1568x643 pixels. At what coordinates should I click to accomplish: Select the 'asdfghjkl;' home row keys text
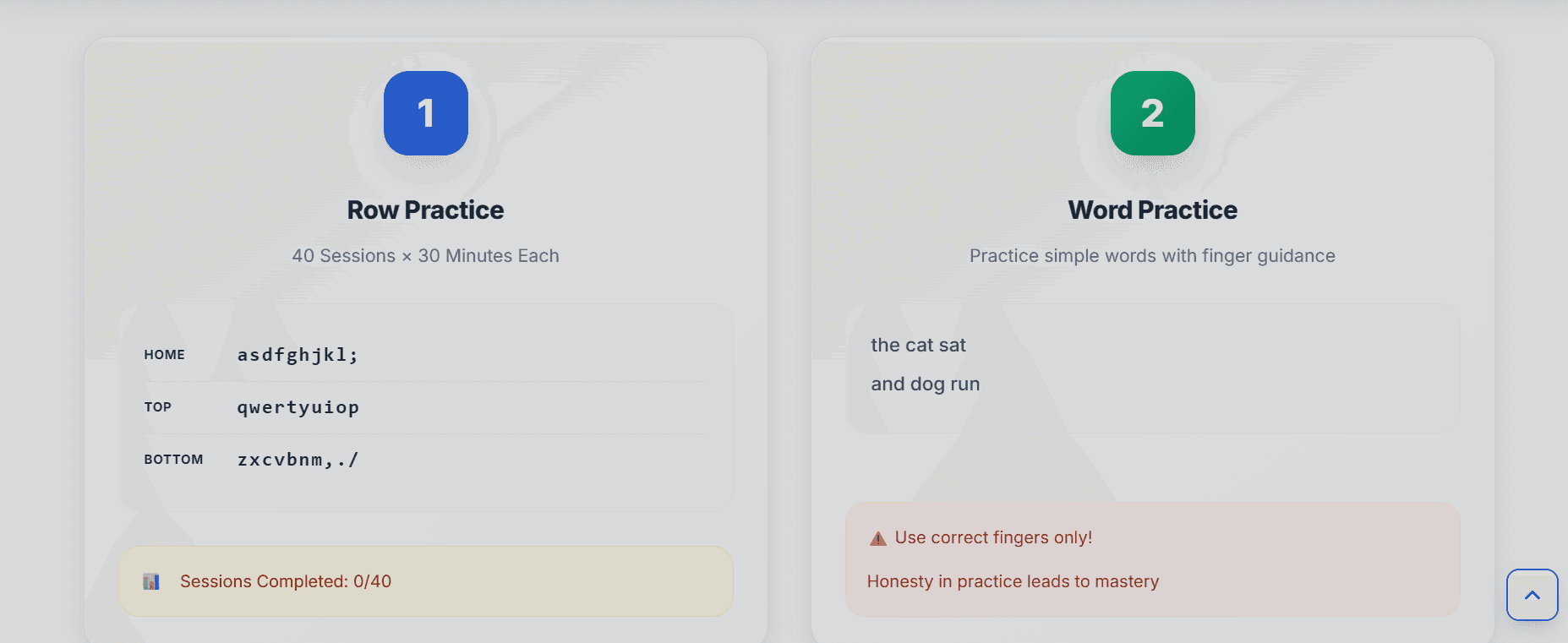[298, 354]
